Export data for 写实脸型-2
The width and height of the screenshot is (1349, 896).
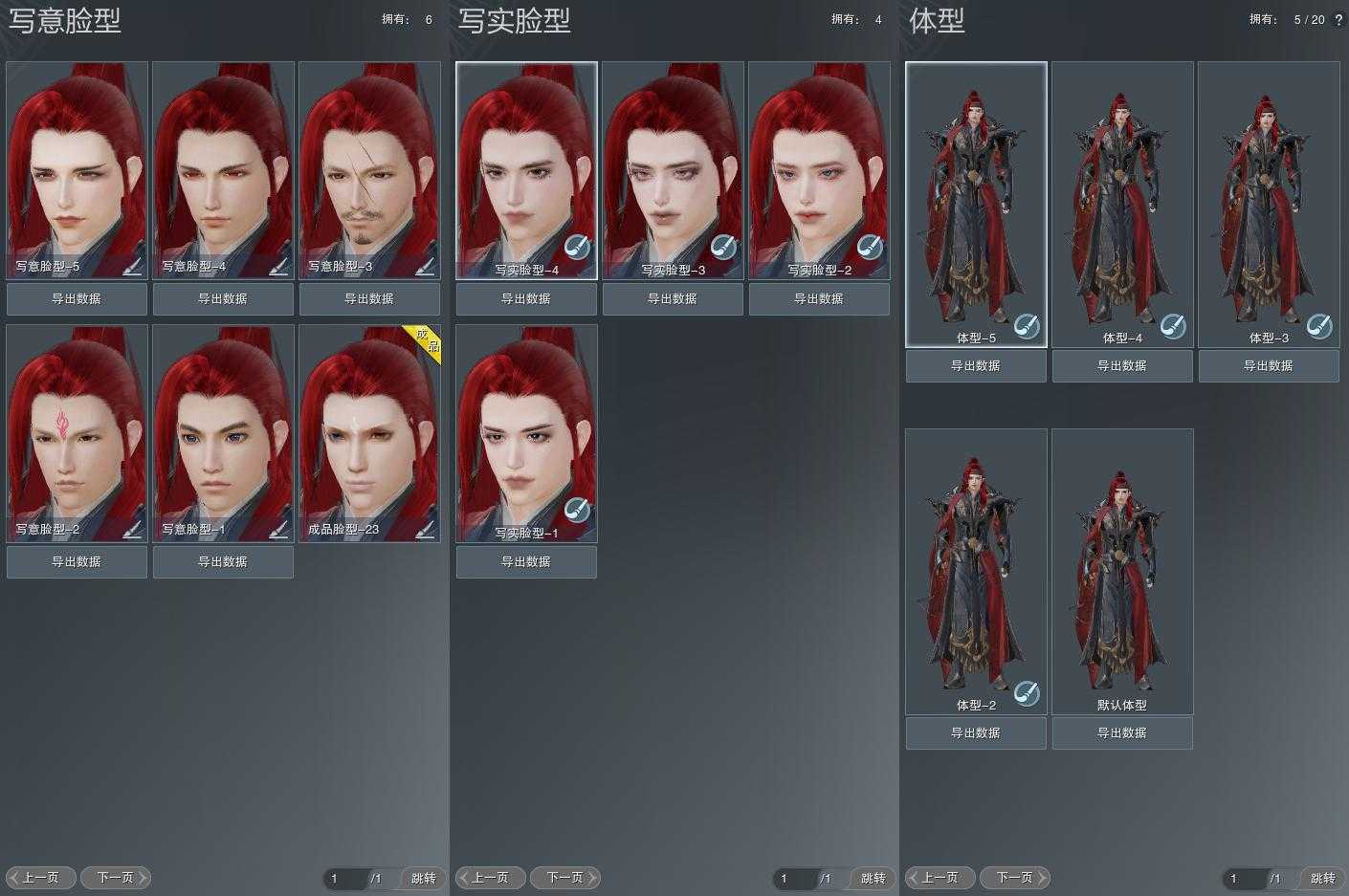click(819, 299)
